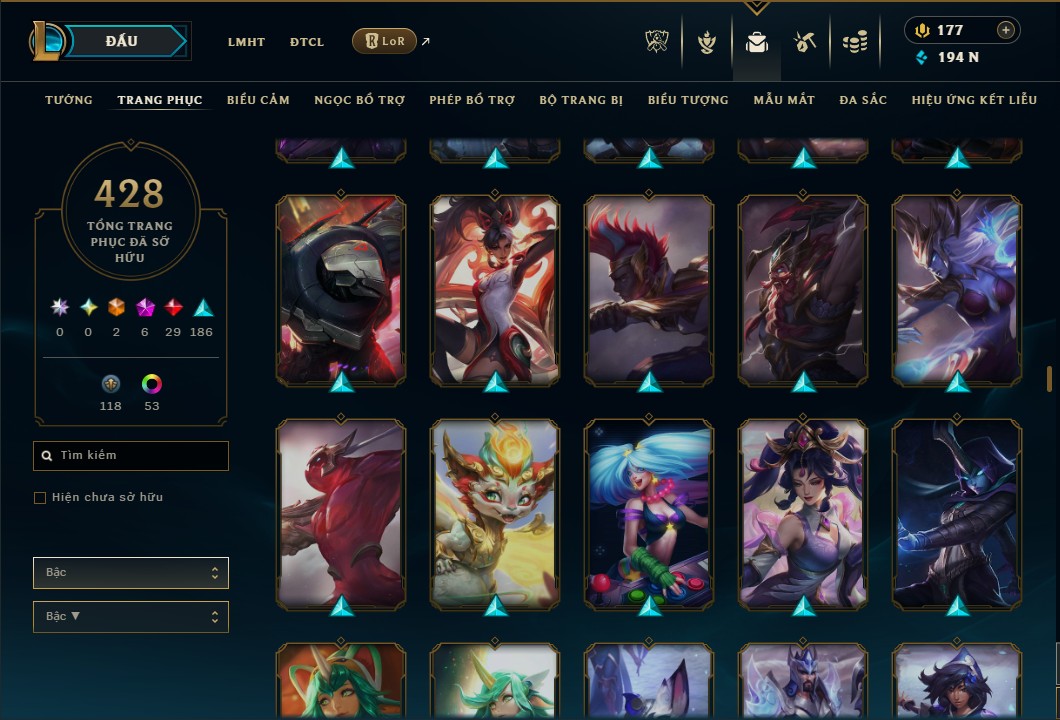Switch to the ĐTCL game mode
This screenshot has height=720, width=1060.
[307, 42]
